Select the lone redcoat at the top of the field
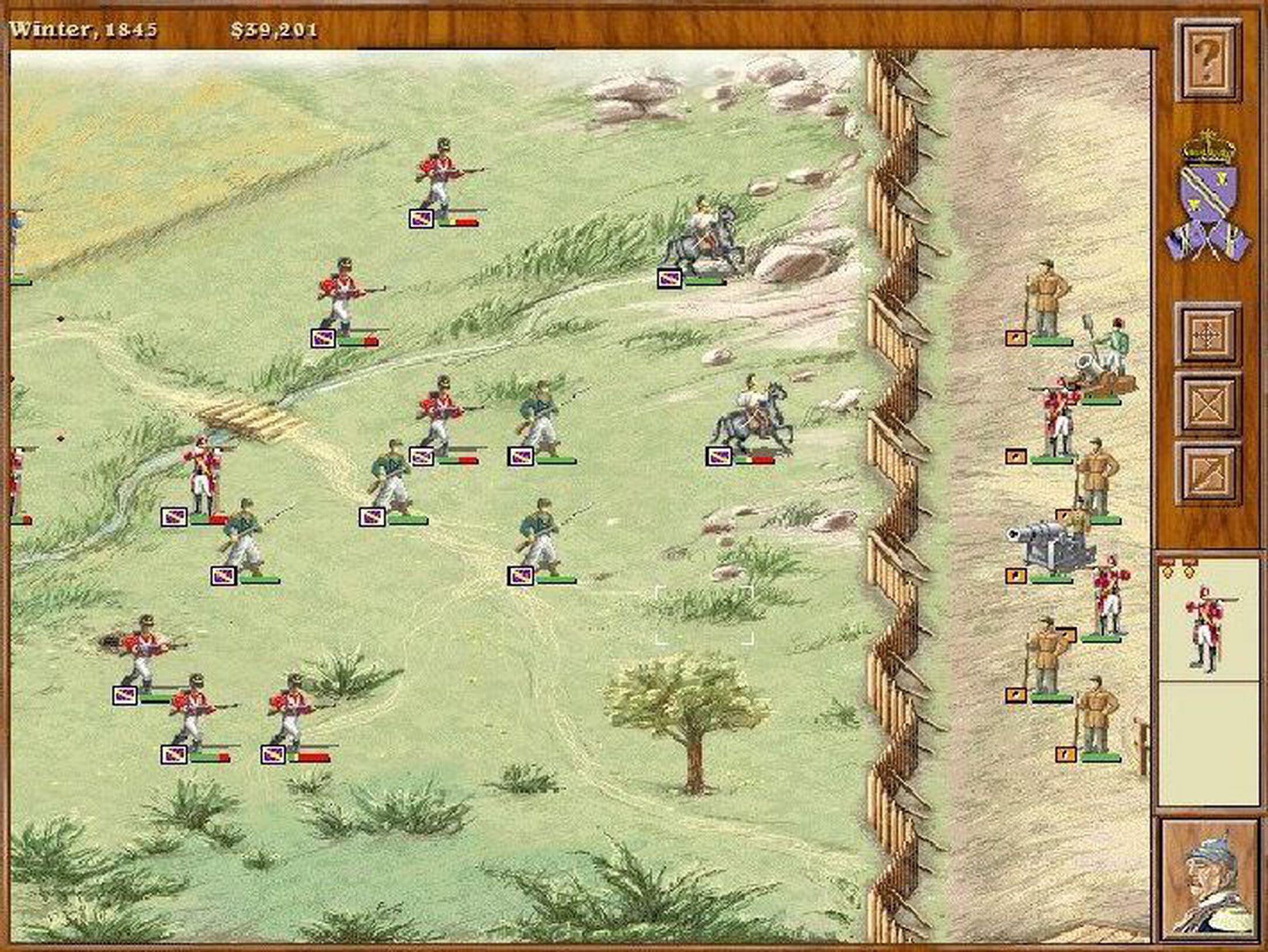Image resolution: width=1268 pixels, height=952 pixels. point(441,175)
